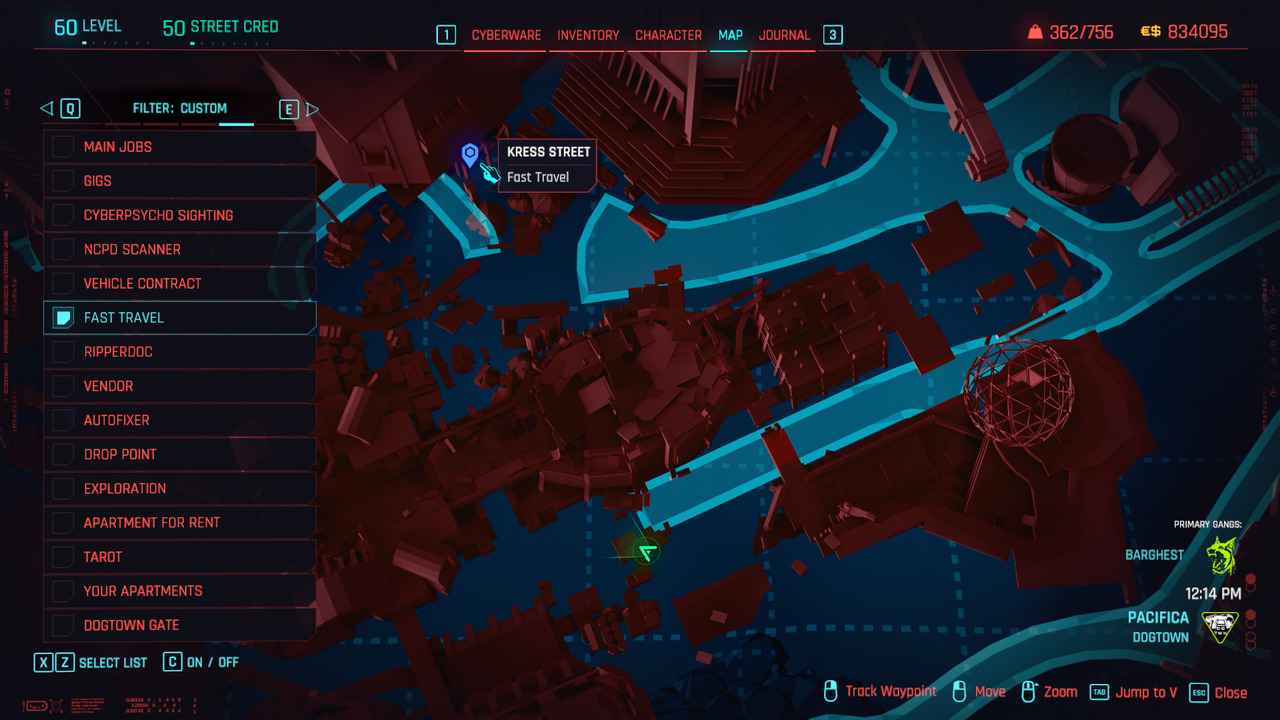Screen dimensions: 1280x720
Task: Toggle the NCPD Scanner filter
Action: pos(63,249)
